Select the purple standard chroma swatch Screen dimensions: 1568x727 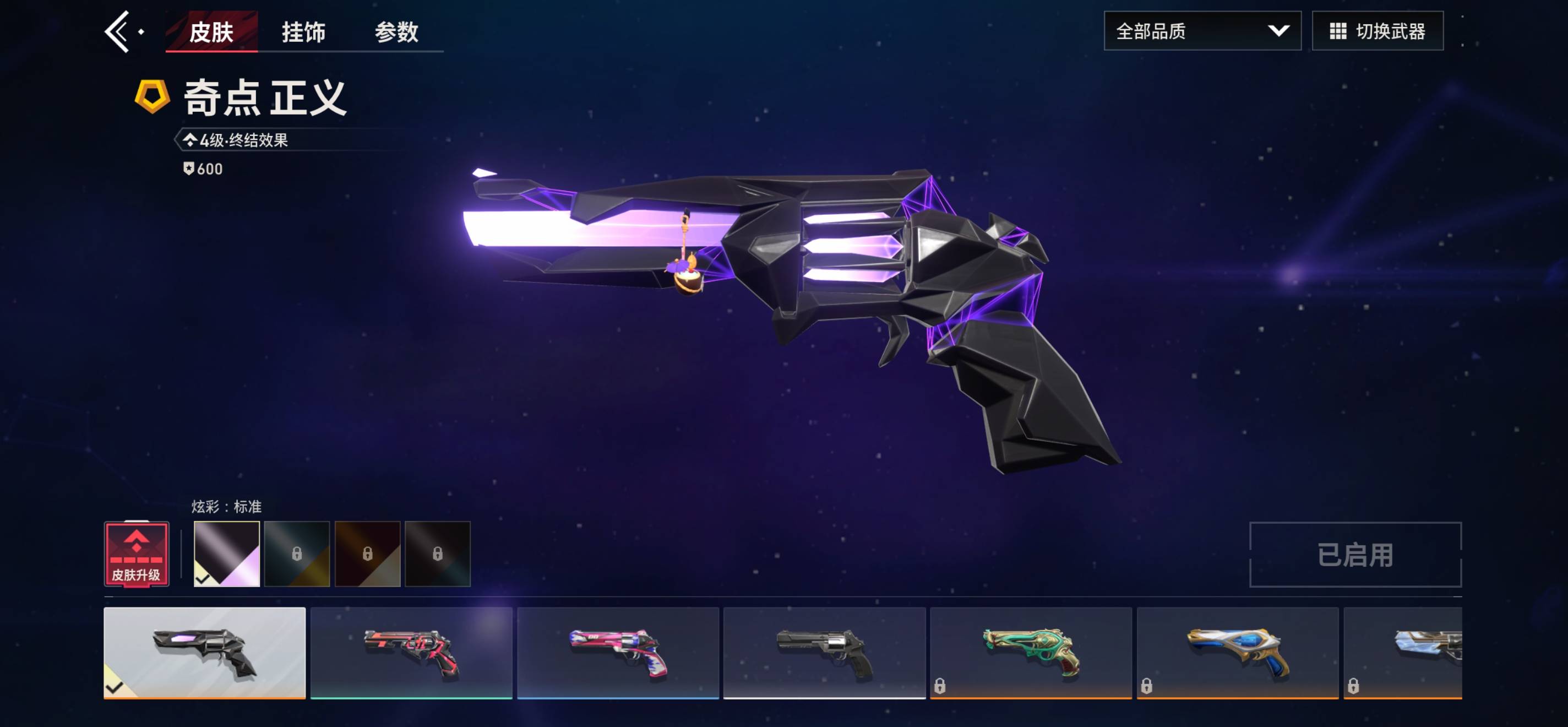[226, 554]
